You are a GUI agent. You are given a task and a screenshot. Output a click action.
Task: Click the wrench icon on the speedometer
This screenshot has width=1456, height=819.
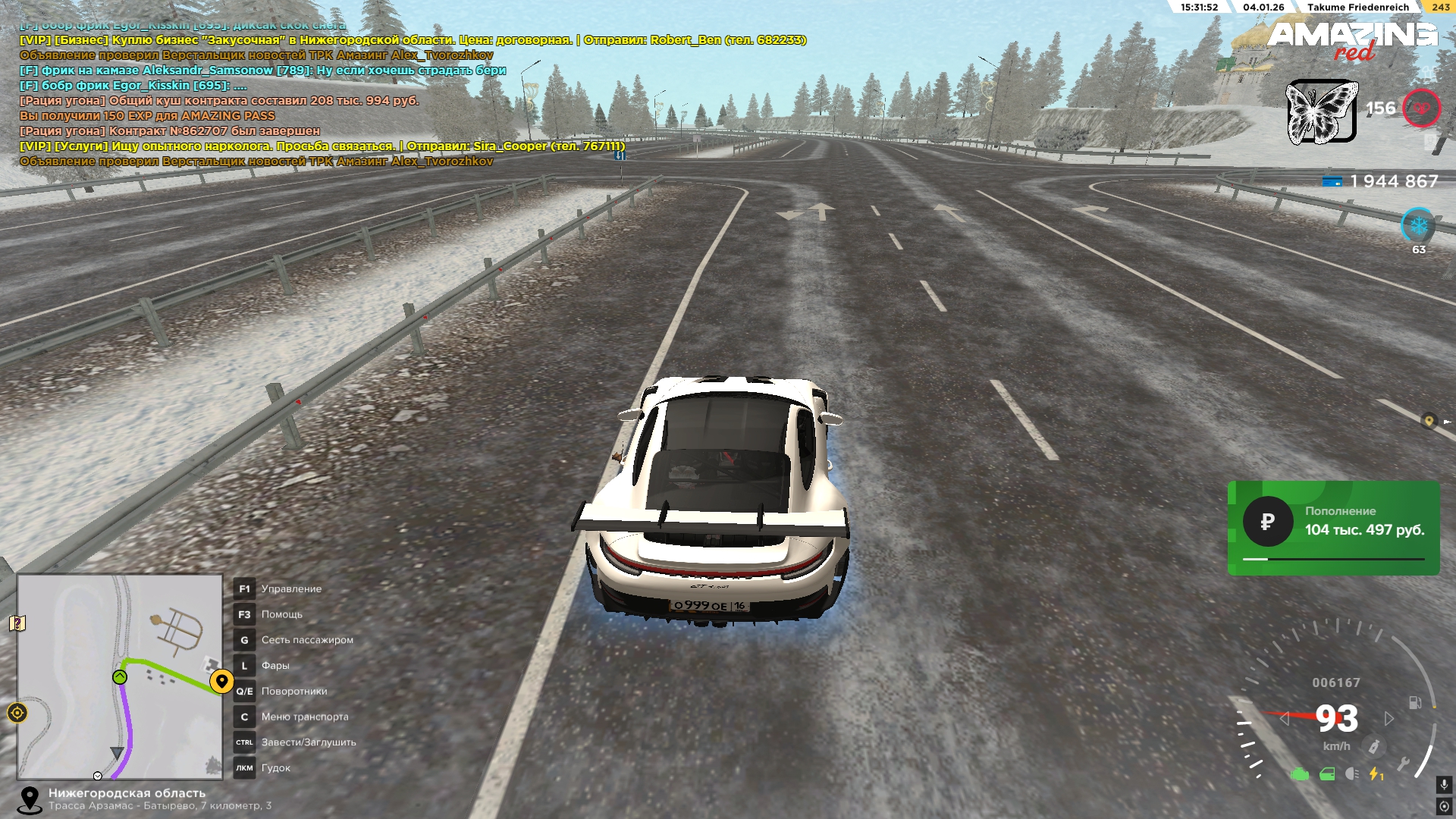click(1403, 764)
